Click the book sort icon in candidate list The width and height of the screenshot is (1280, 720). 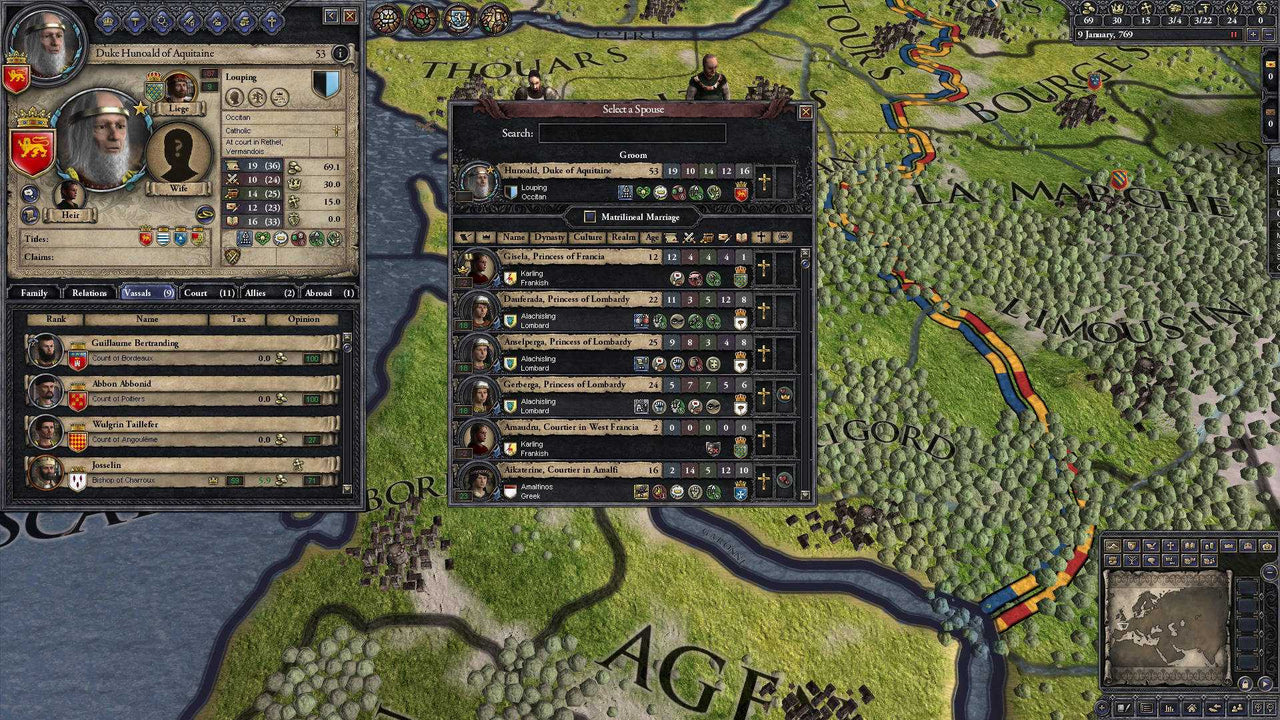coord(742,238)
